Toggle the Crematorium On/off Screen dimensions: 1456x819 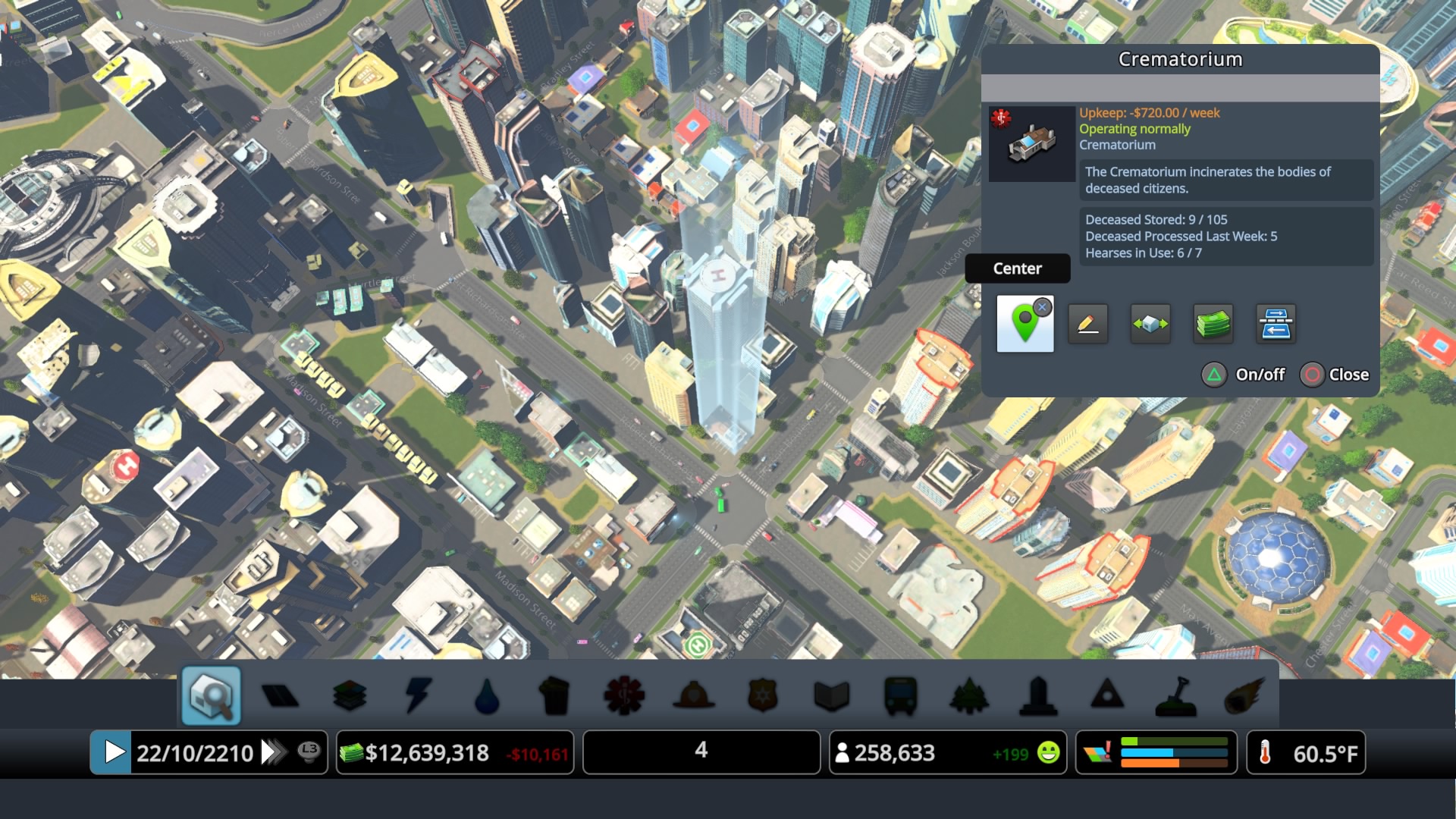tap(1244, 375)
